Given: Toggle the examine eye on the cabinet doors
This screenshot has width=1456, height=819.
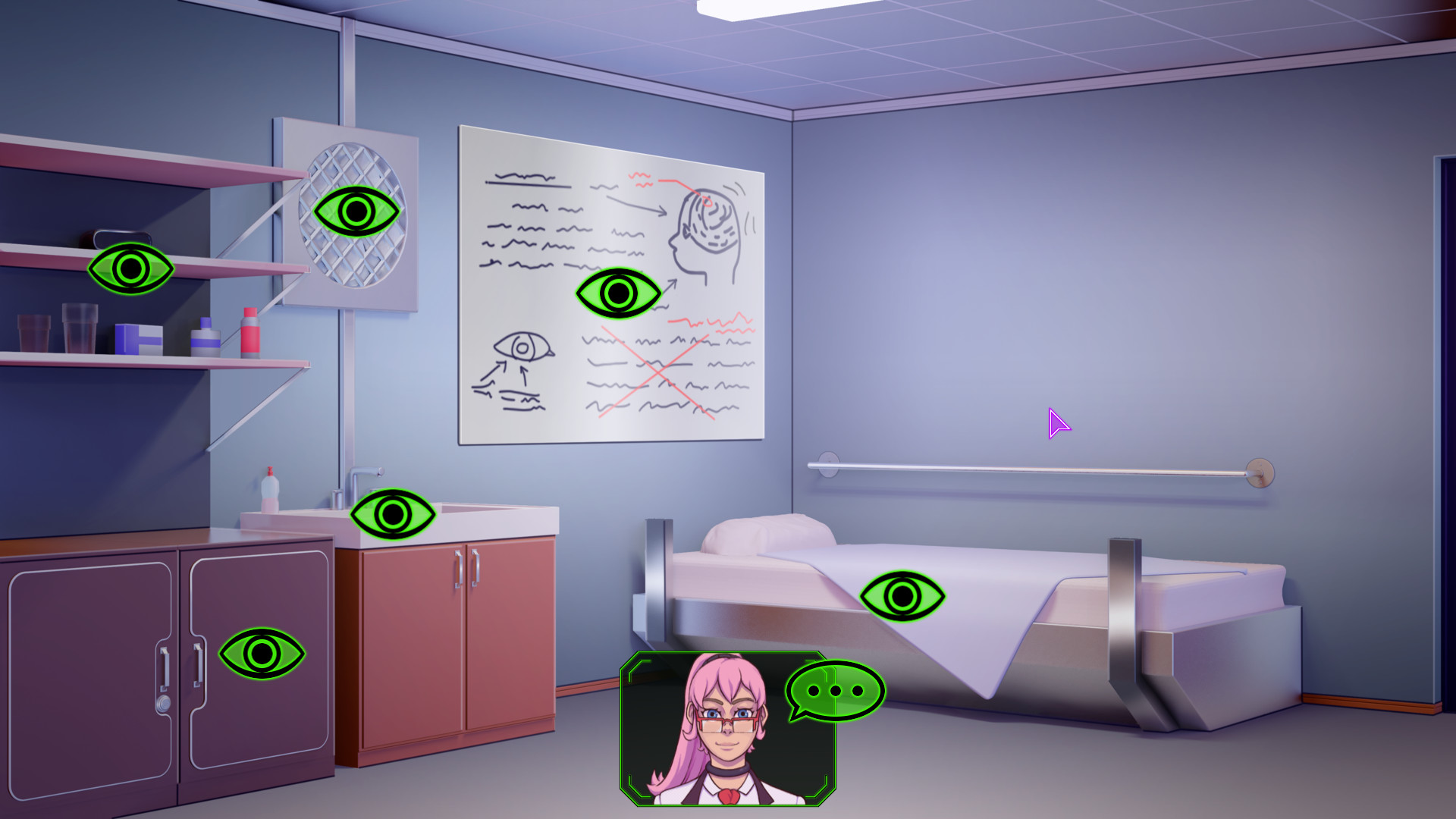Looking at the screenshot, I should click(x=261, y=651).
